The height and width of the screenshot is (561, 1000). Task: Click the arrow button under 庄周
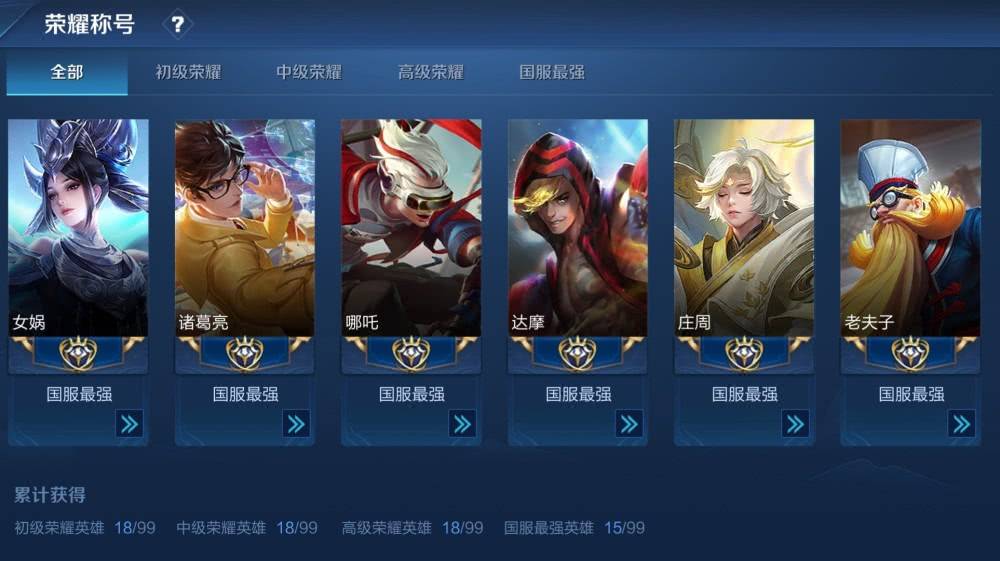pos(795,424)
